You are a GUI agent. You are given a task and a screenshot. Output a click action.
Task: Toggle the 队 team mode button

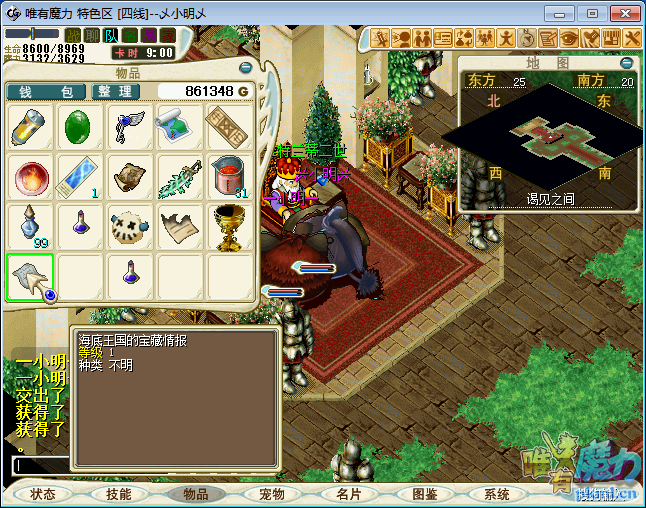(111, 36)
